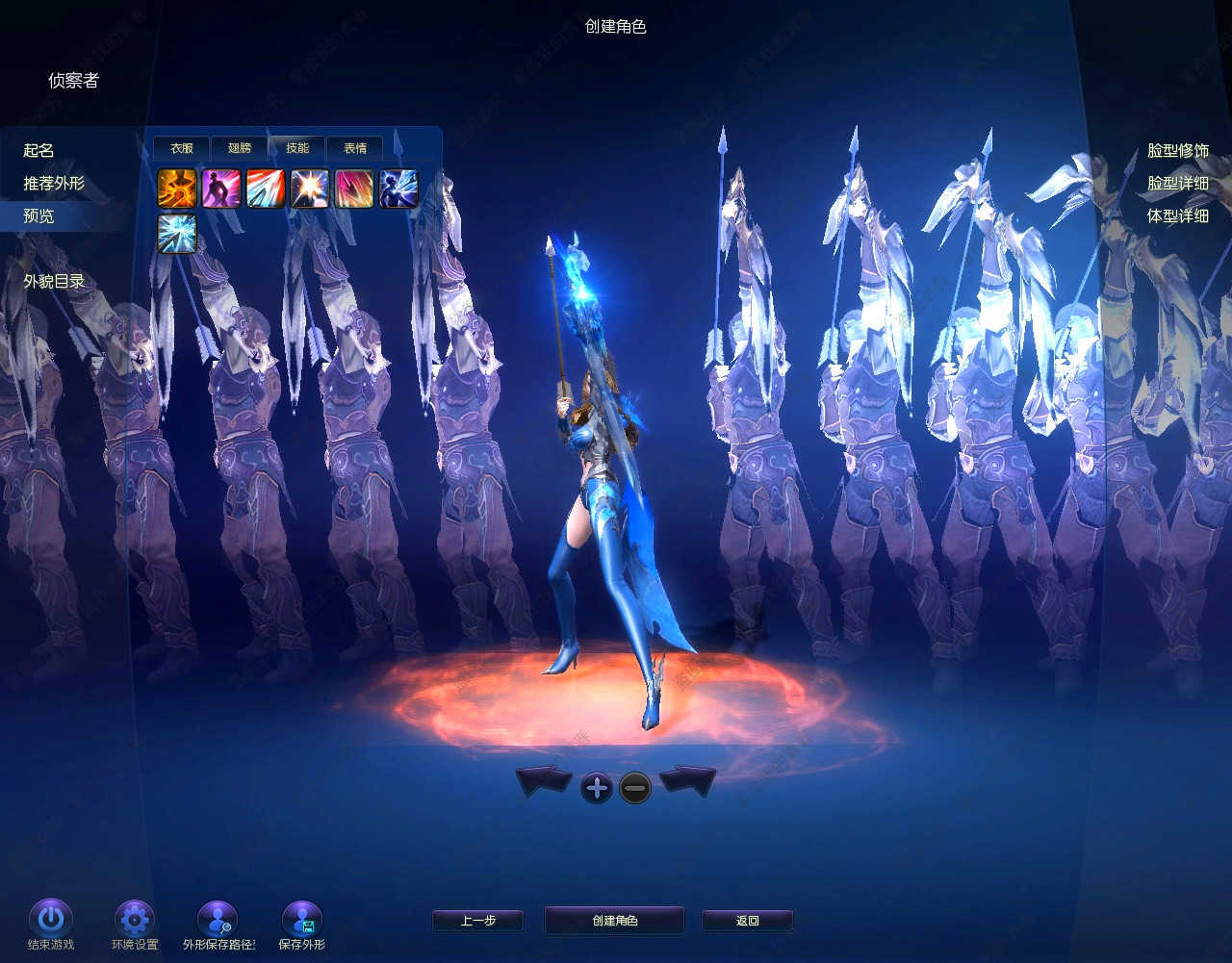This screenshot has height=963, width=1232.
Task: Click the plus zoom-in button
Action: click(x=597, y=789)
